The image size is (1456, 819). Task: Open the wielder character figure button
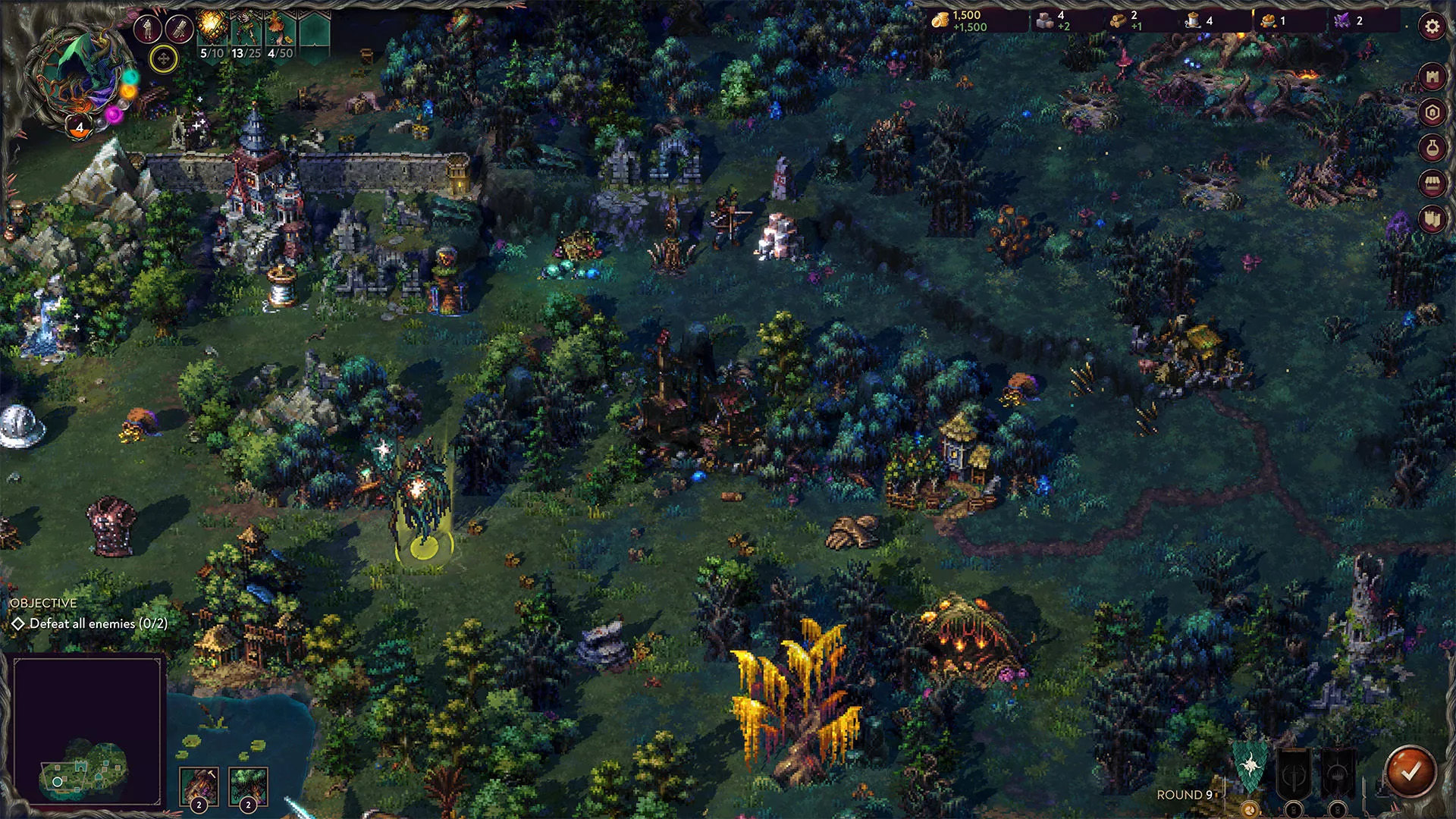tap(148, 29)
